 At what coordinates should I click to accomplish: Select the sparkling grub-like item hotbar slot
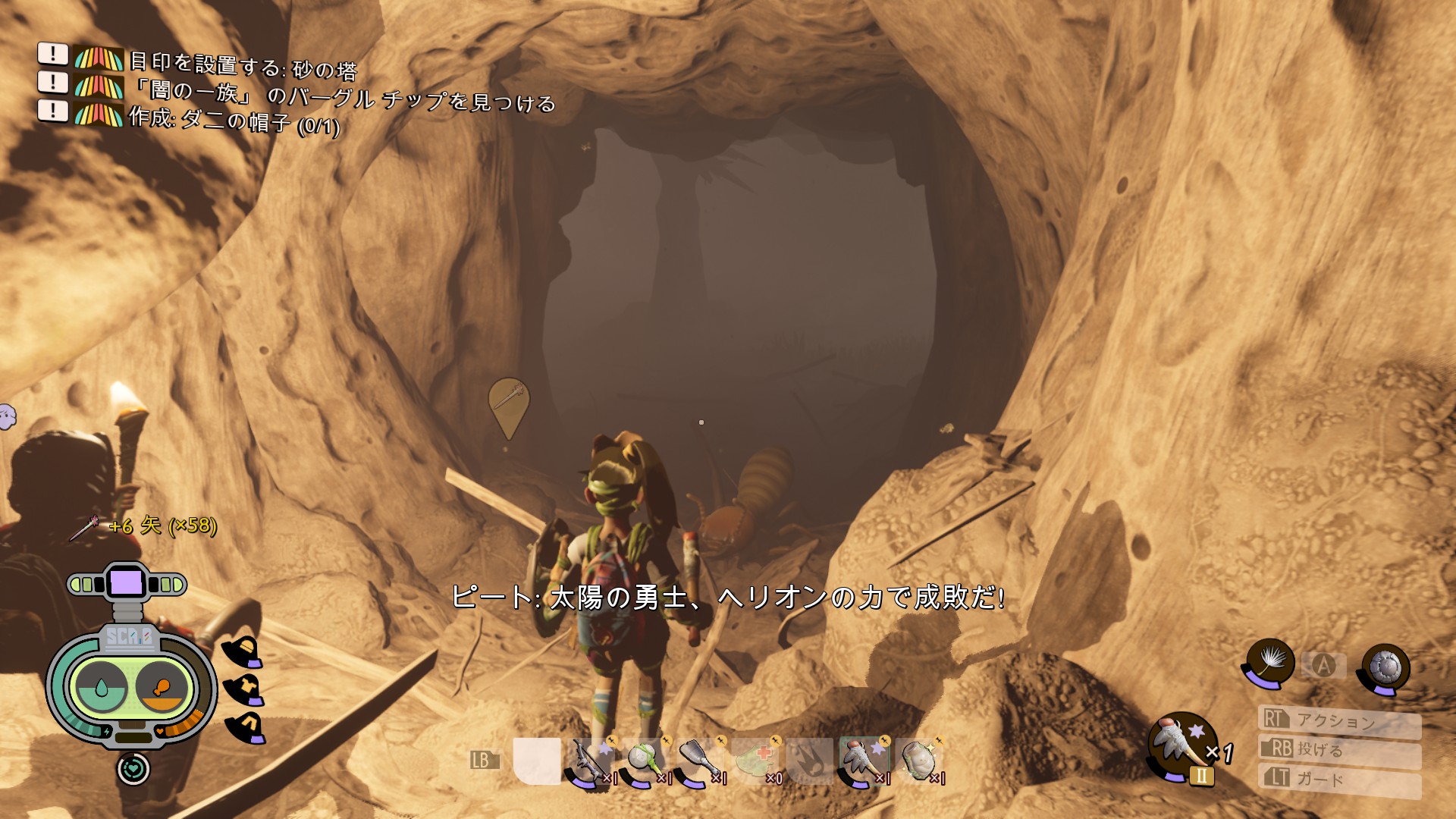919,761
